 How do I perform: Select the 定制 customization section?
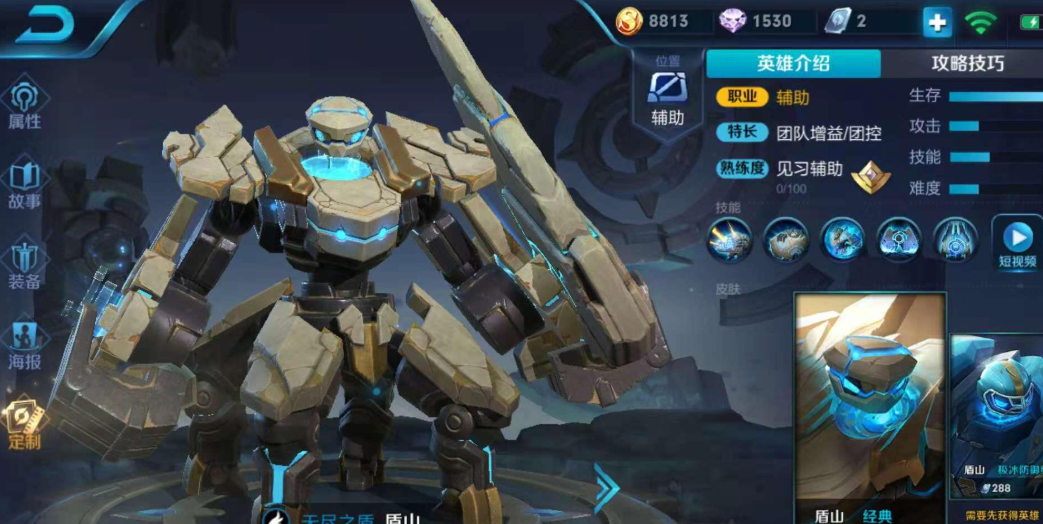(x=24, y=425)
